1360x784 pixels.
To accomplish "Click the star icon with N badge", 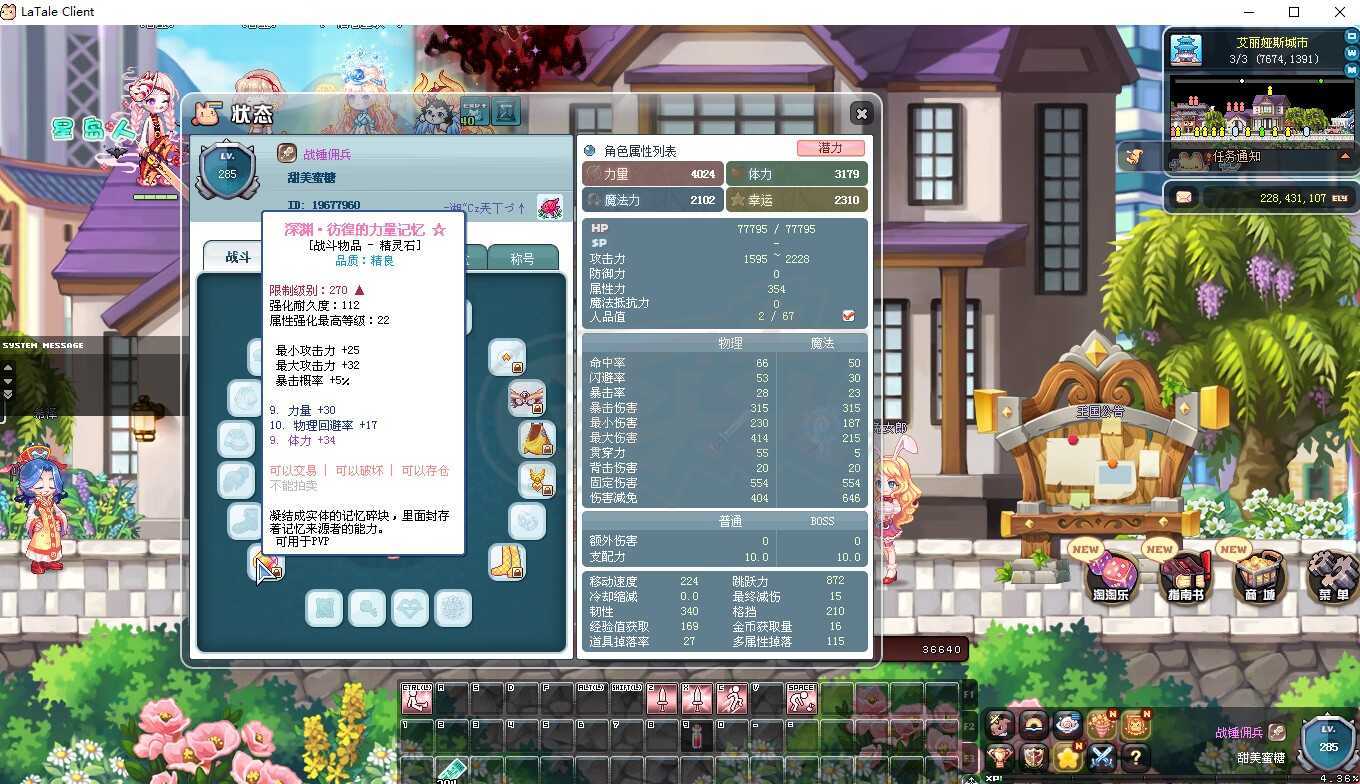I will click(x=1066, y=756).
